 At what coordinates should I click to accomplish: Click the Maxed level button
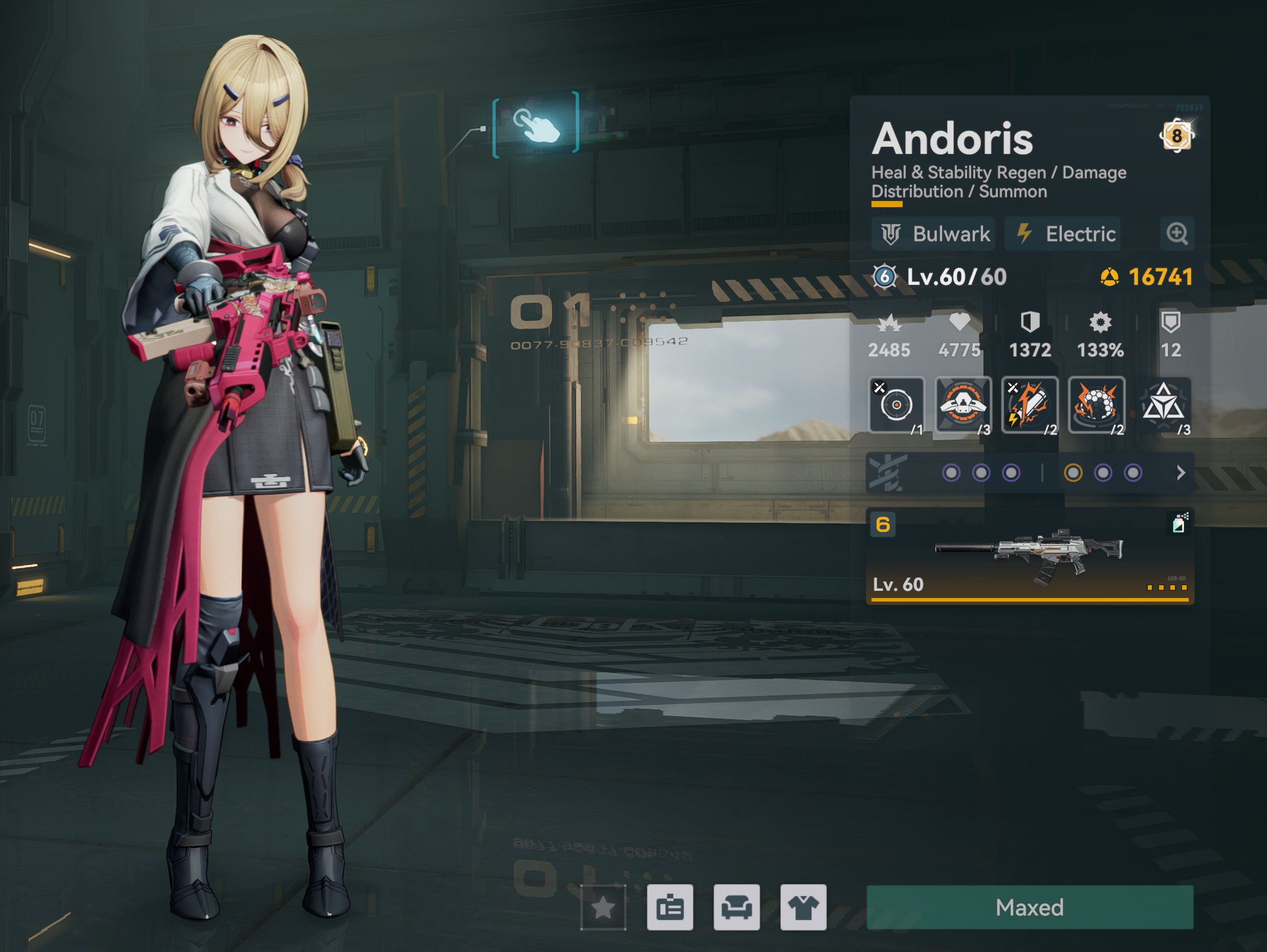[x=1029, y=907]
